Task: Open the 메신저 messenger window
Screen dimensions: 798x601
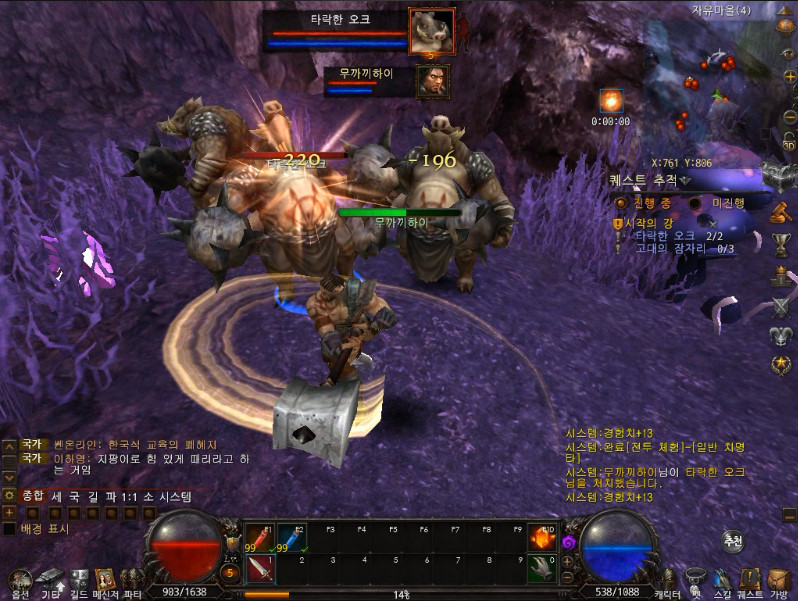Action: 105,580
